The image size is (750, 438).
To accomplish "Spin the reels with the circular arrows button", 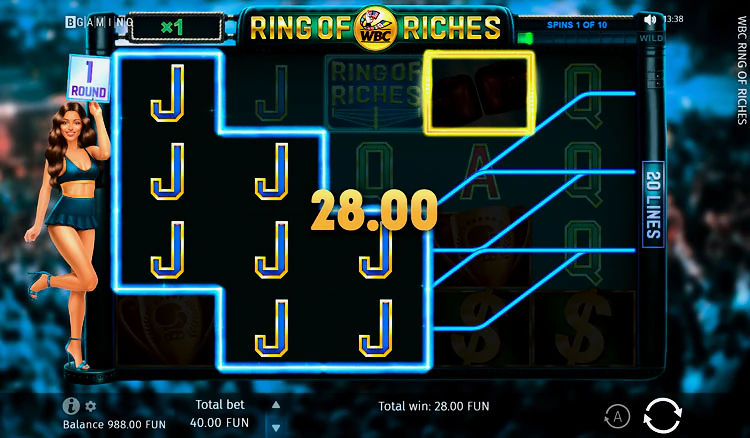I will pos(662,414).
